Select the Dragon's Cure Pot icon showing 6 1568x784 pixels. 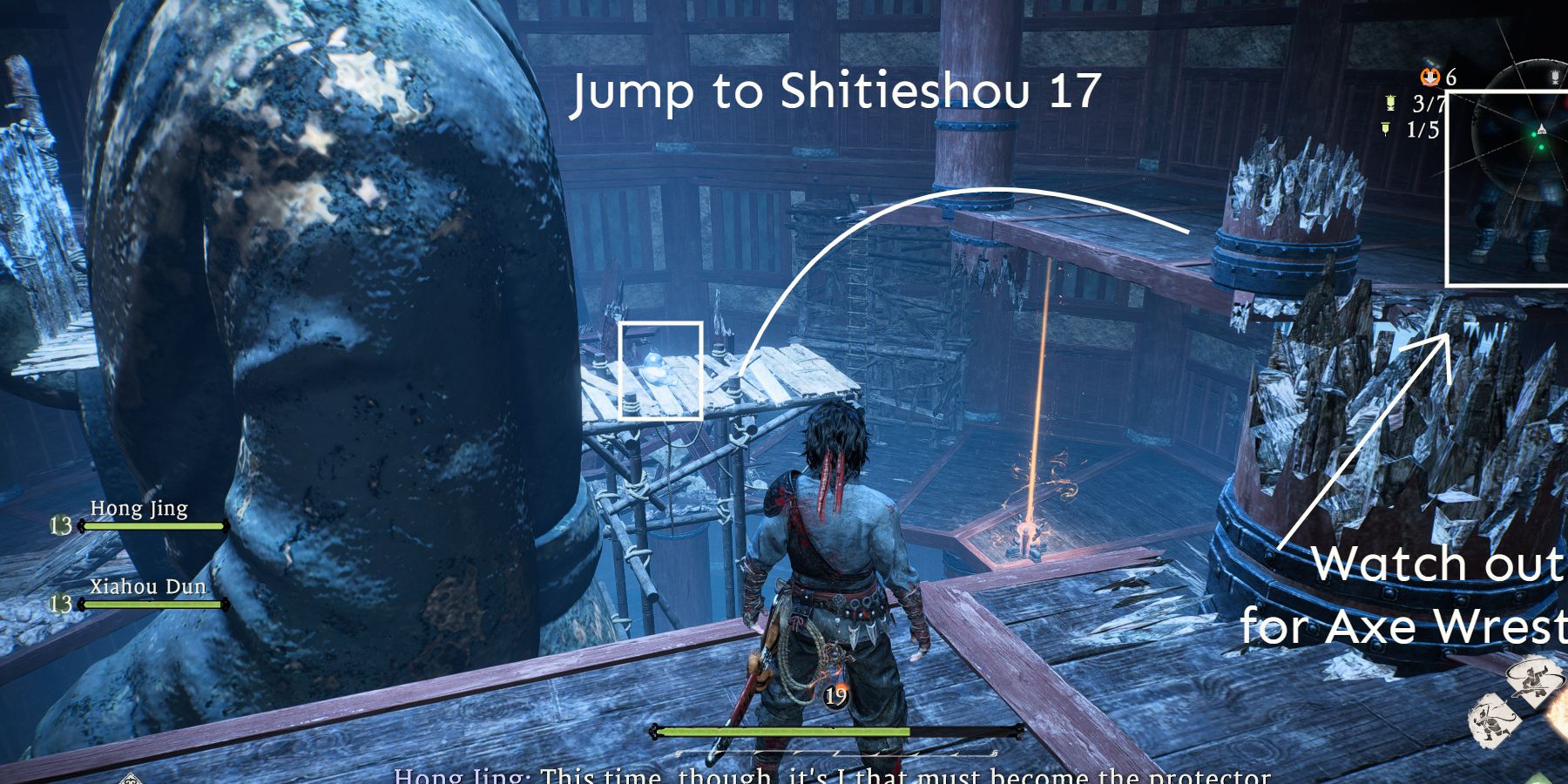[1429, 78]
